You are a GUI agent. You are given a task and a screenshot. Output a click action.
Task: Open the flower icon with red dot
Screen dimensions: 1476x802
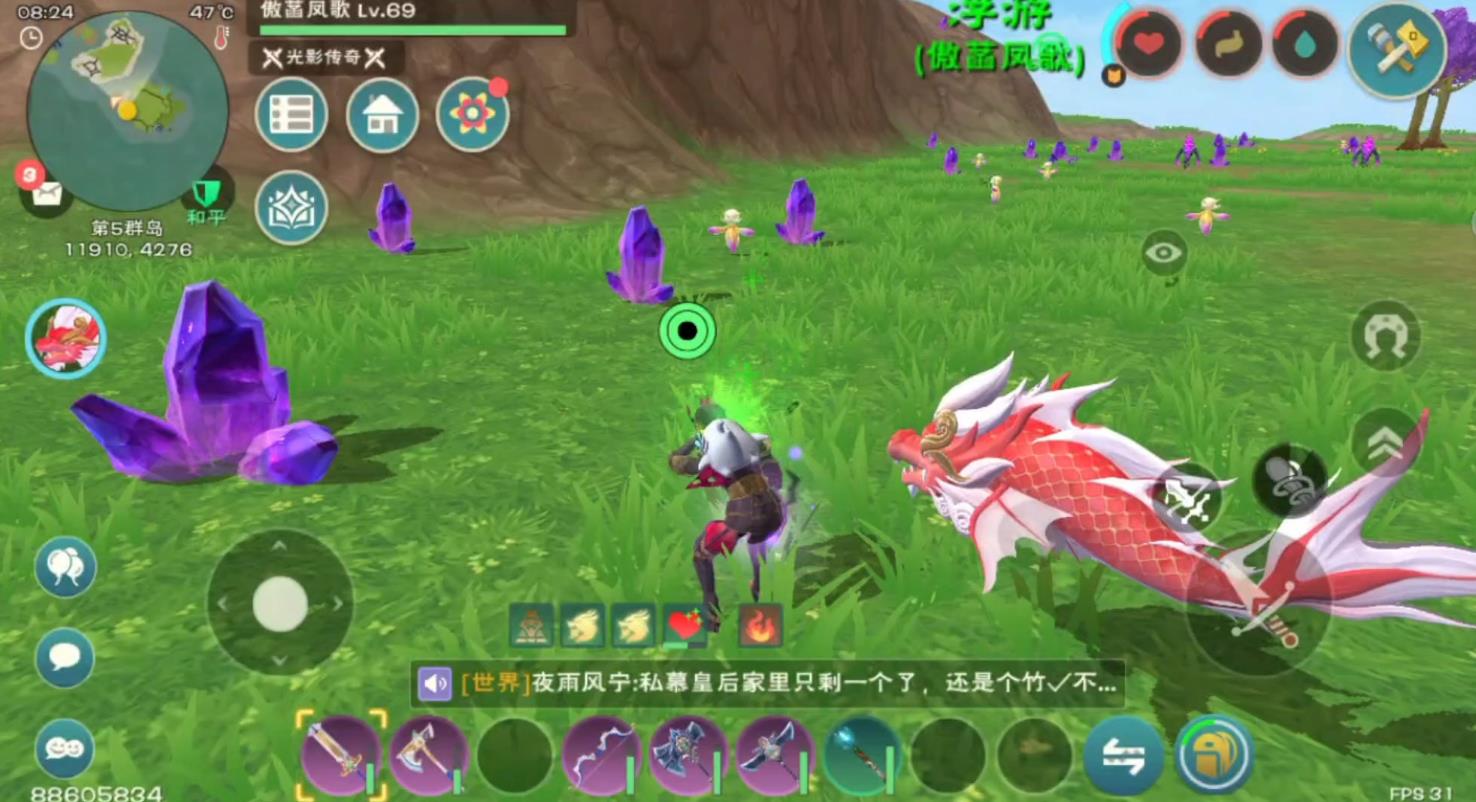(472, 115)
